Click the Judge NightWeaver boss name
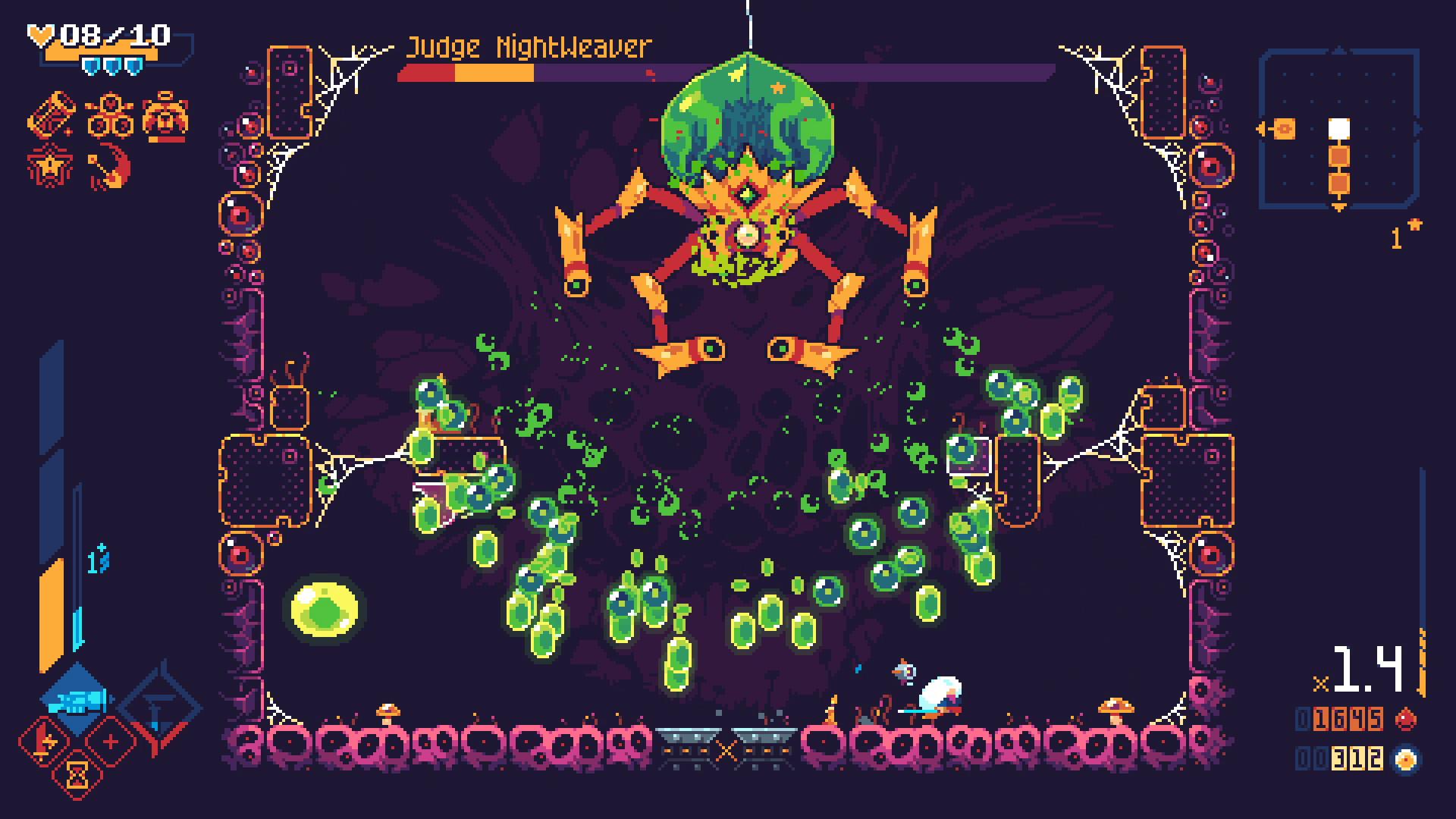This screenshot has height=819, width=1456. click(529, 45)
